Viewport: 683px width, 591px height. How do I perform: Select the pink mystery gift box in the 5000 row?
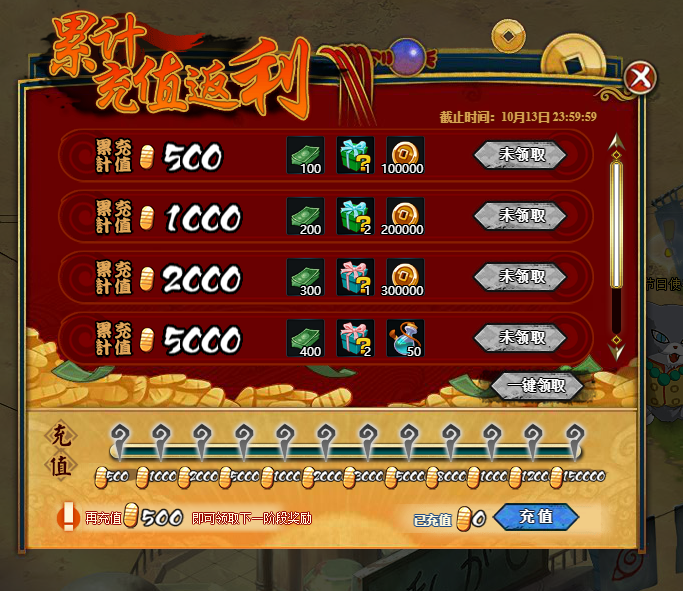(x=355, y=338)
